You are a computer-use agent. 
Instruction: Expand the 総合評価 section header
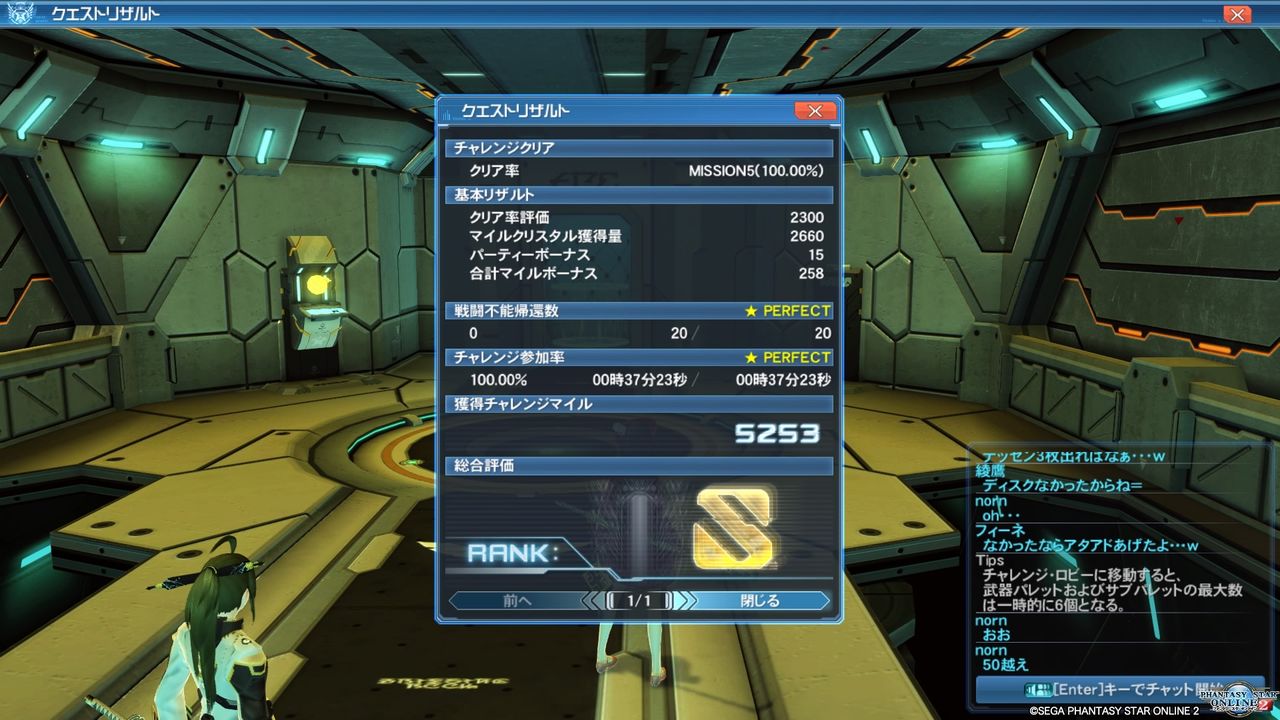pos(640,466)
